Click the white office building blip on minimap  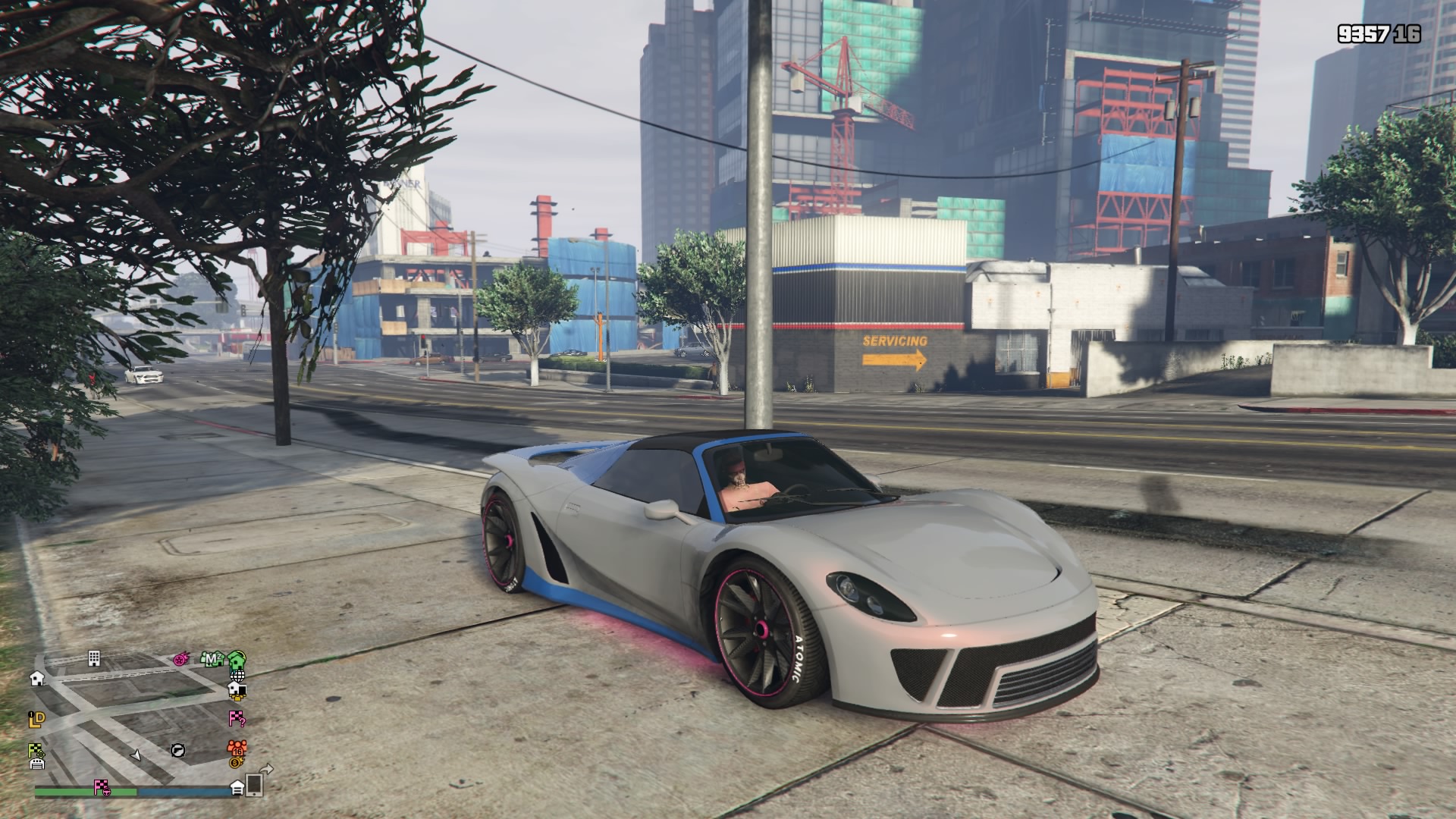coord(94,657)
